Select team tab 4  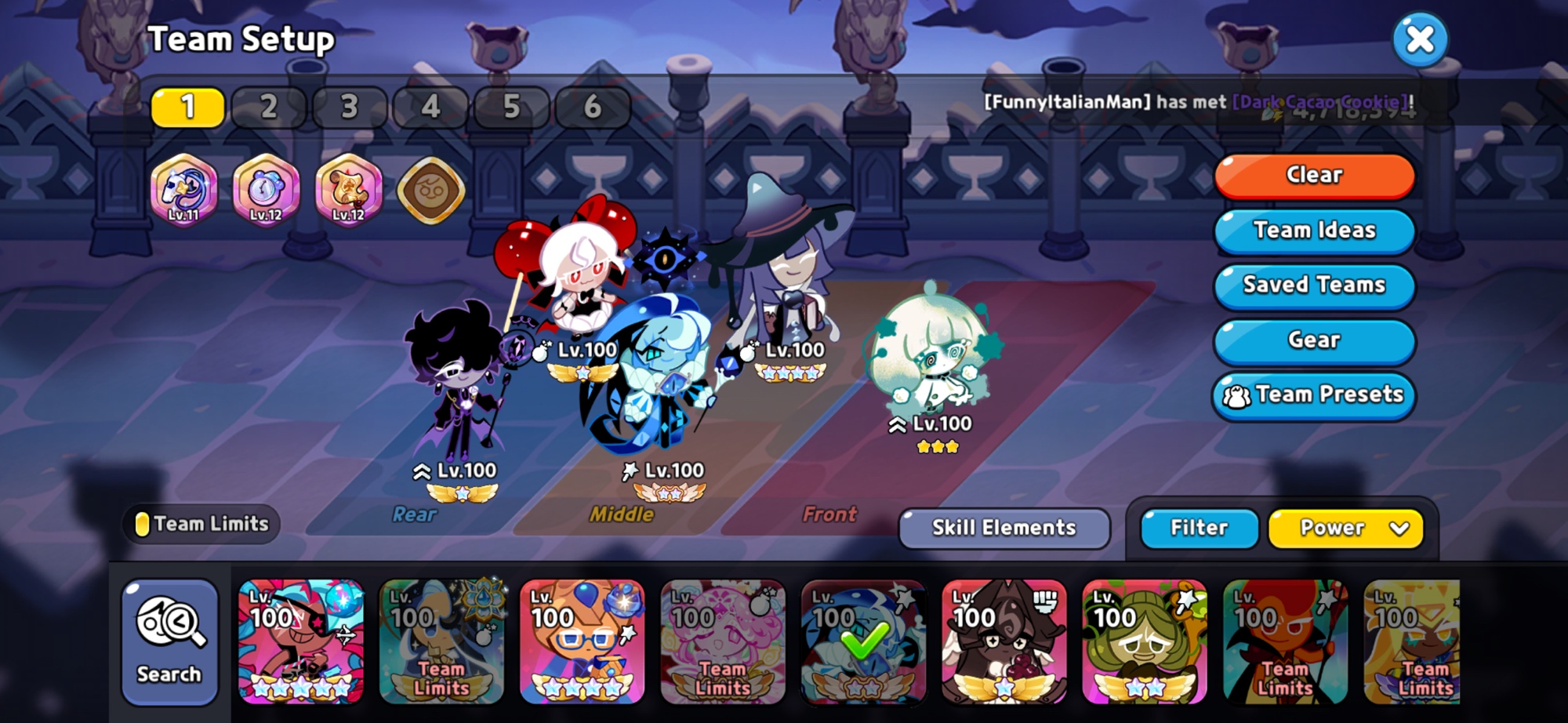(430, 107)
